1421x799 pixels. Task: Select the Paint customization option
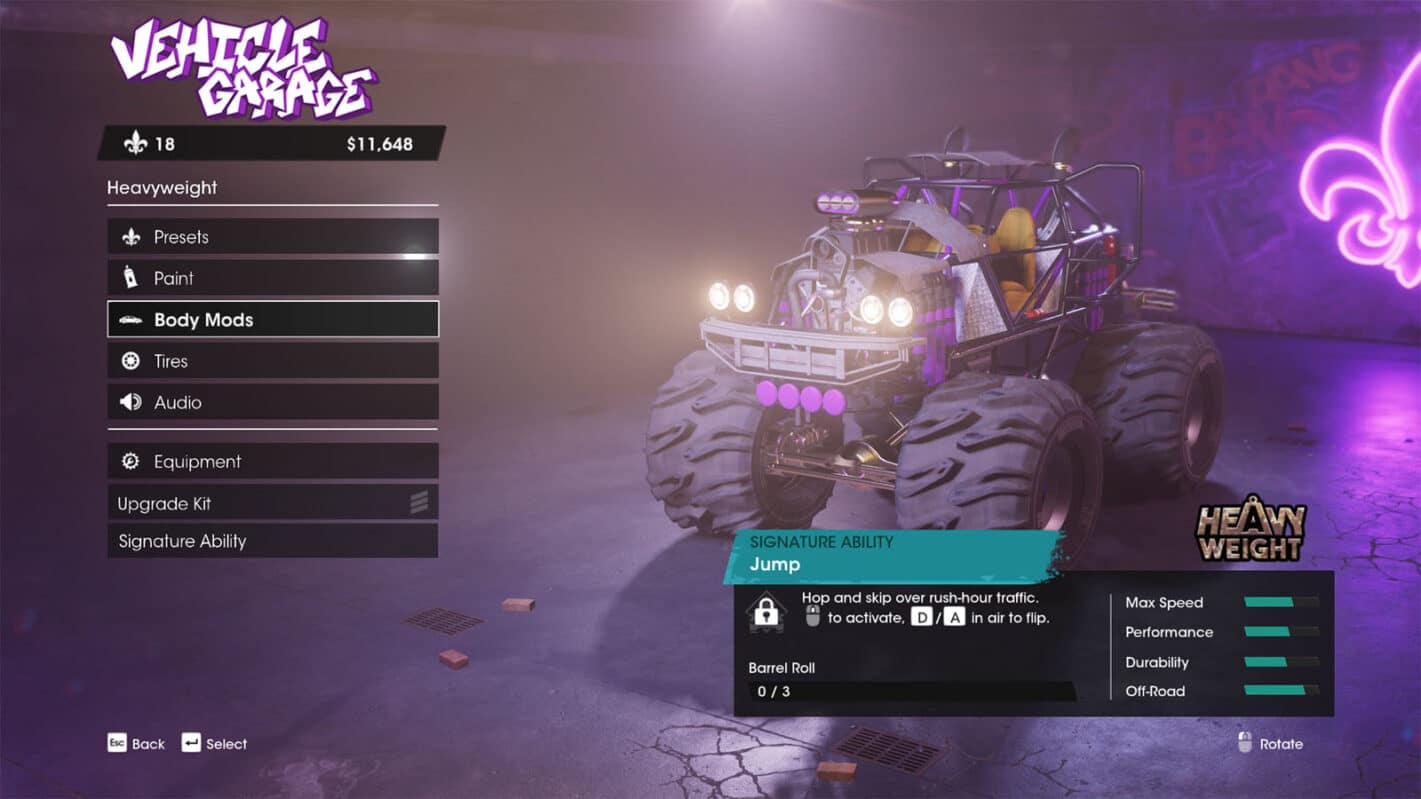pos(272,278)
